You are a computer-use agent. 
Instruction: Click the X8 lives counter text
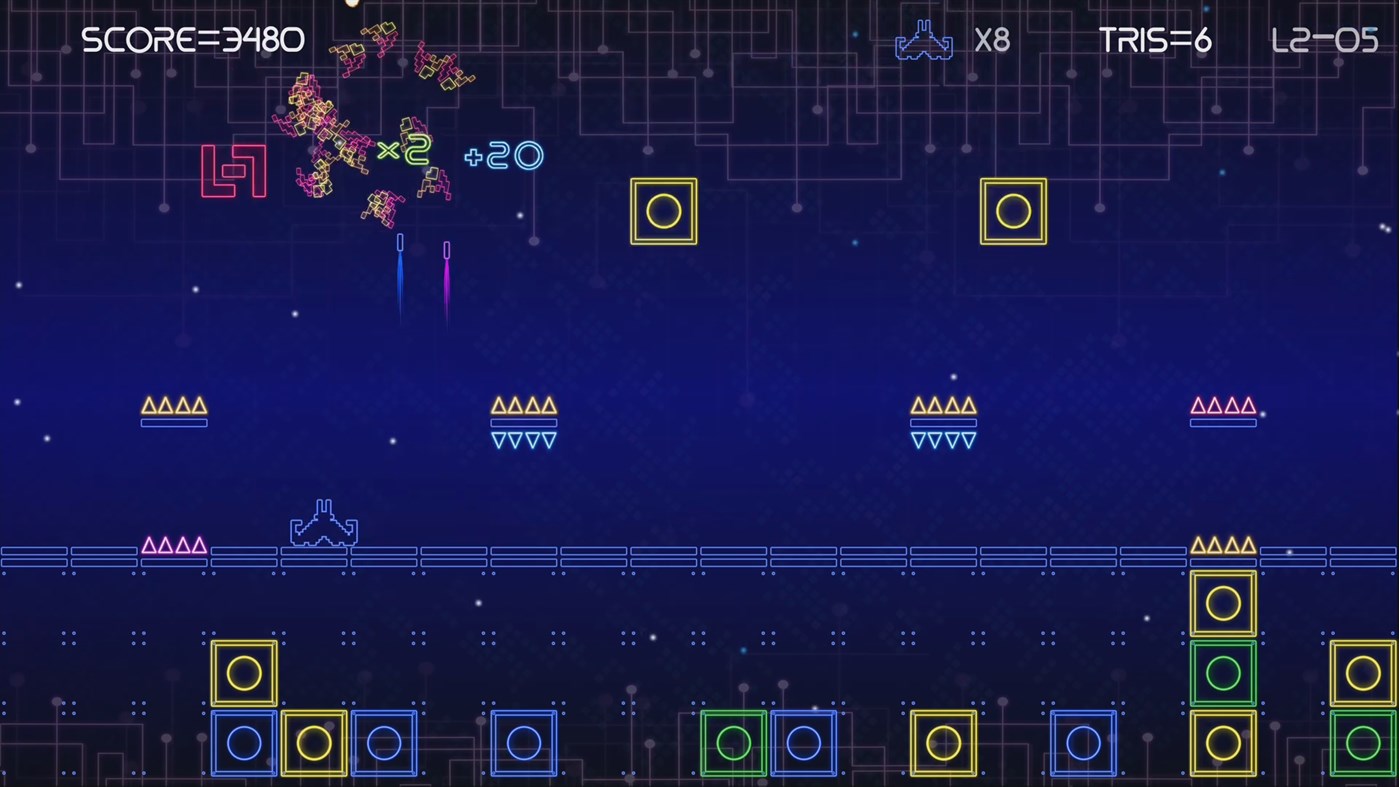[x=994, y=40]
